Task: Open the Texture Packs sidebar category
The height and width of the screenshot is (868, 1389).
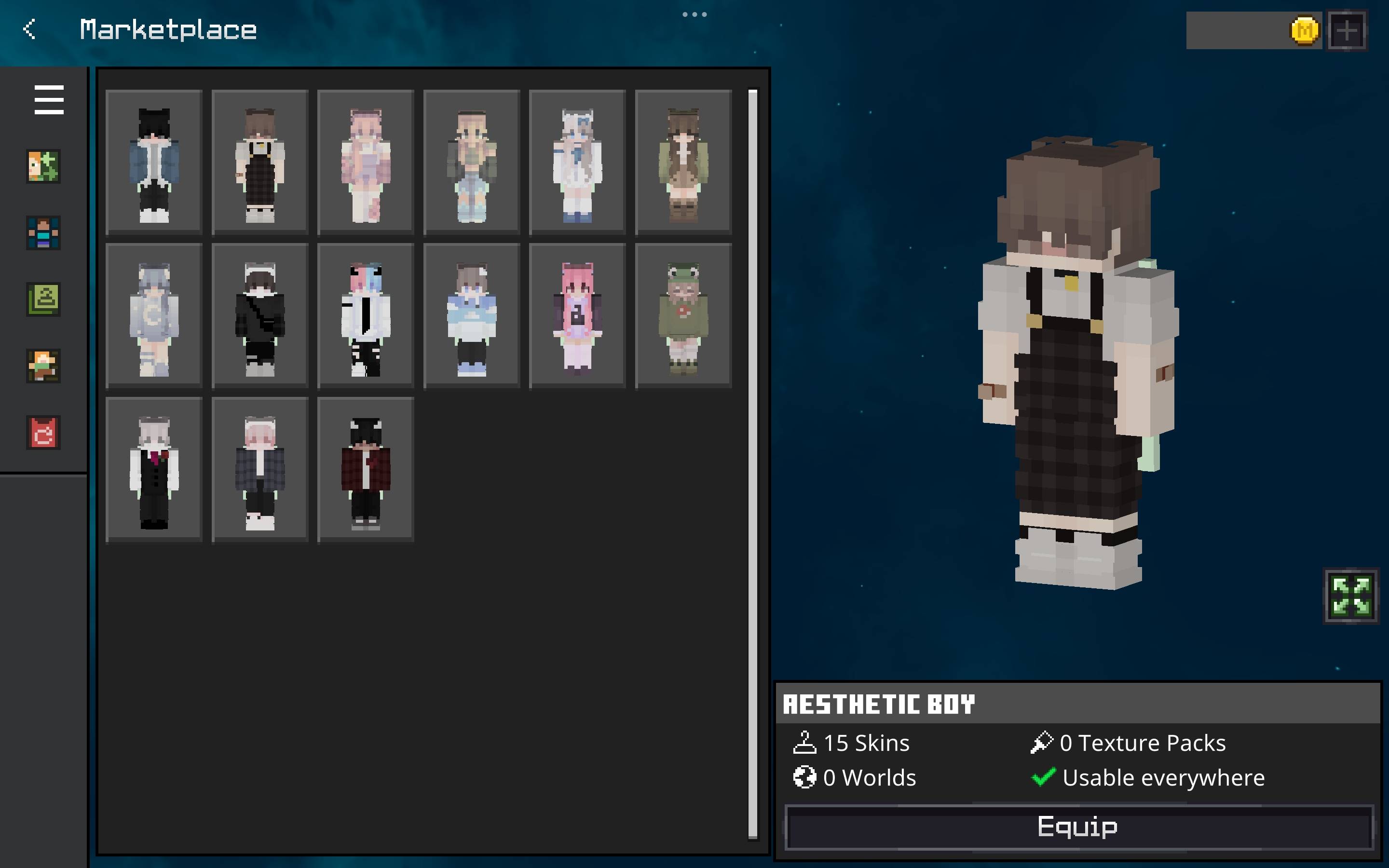Action: tap(43, 299)
